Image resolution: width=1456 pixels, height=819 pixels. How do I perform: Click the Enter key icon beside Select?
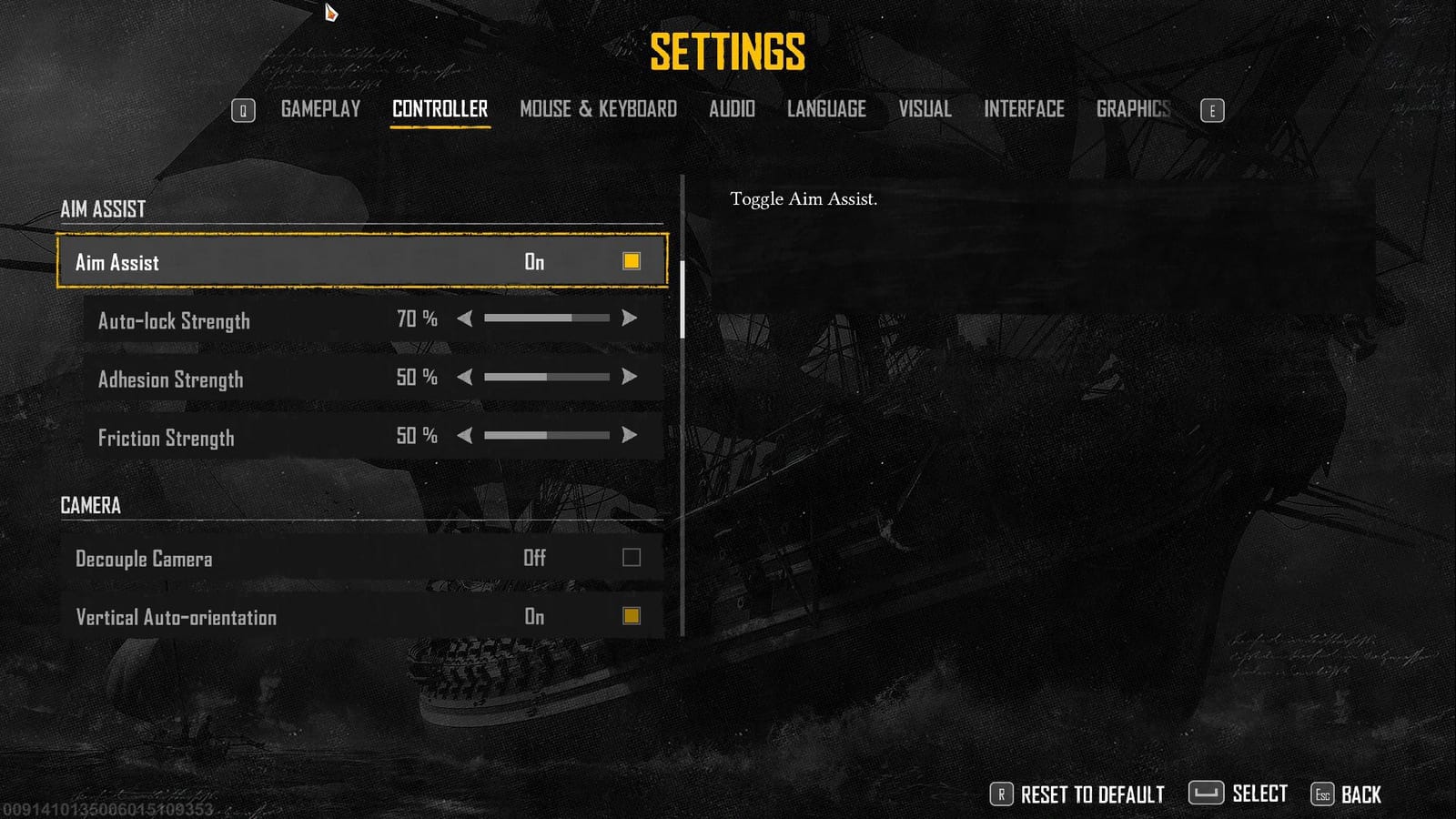click(1207, 794)
